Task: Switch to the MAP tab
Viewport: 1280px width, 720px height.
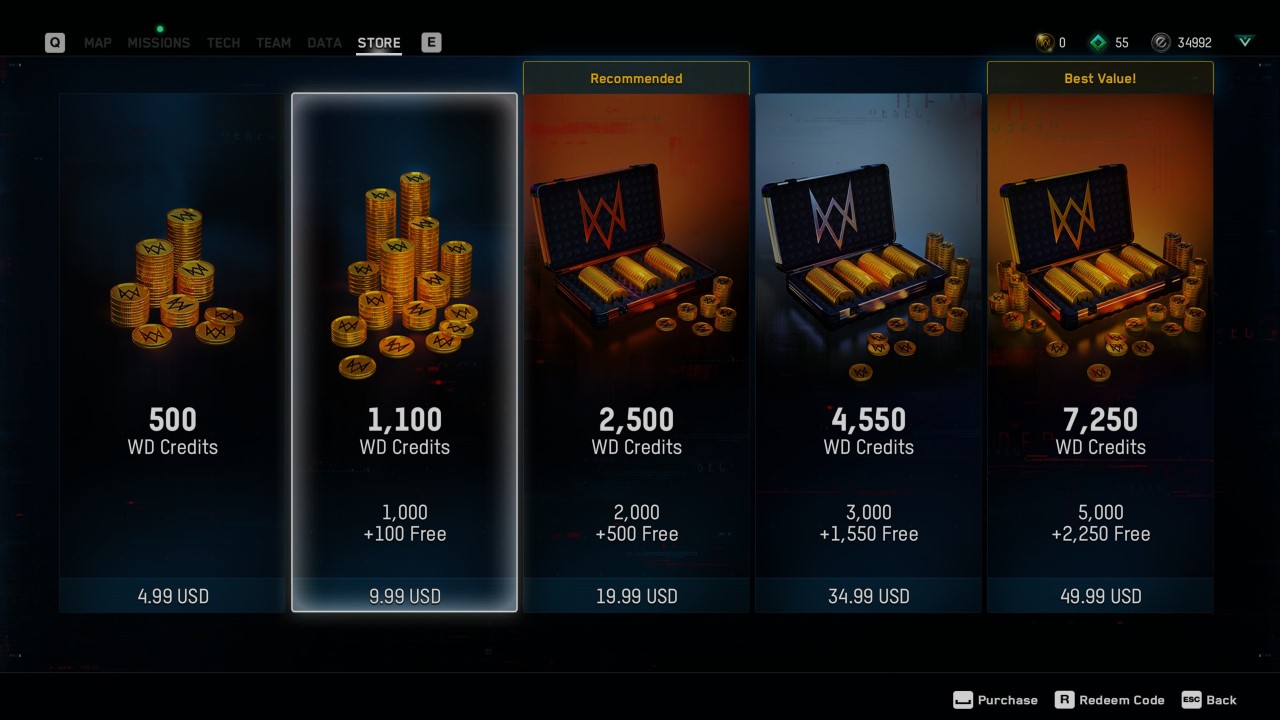Action: click(x=97, y=43)
